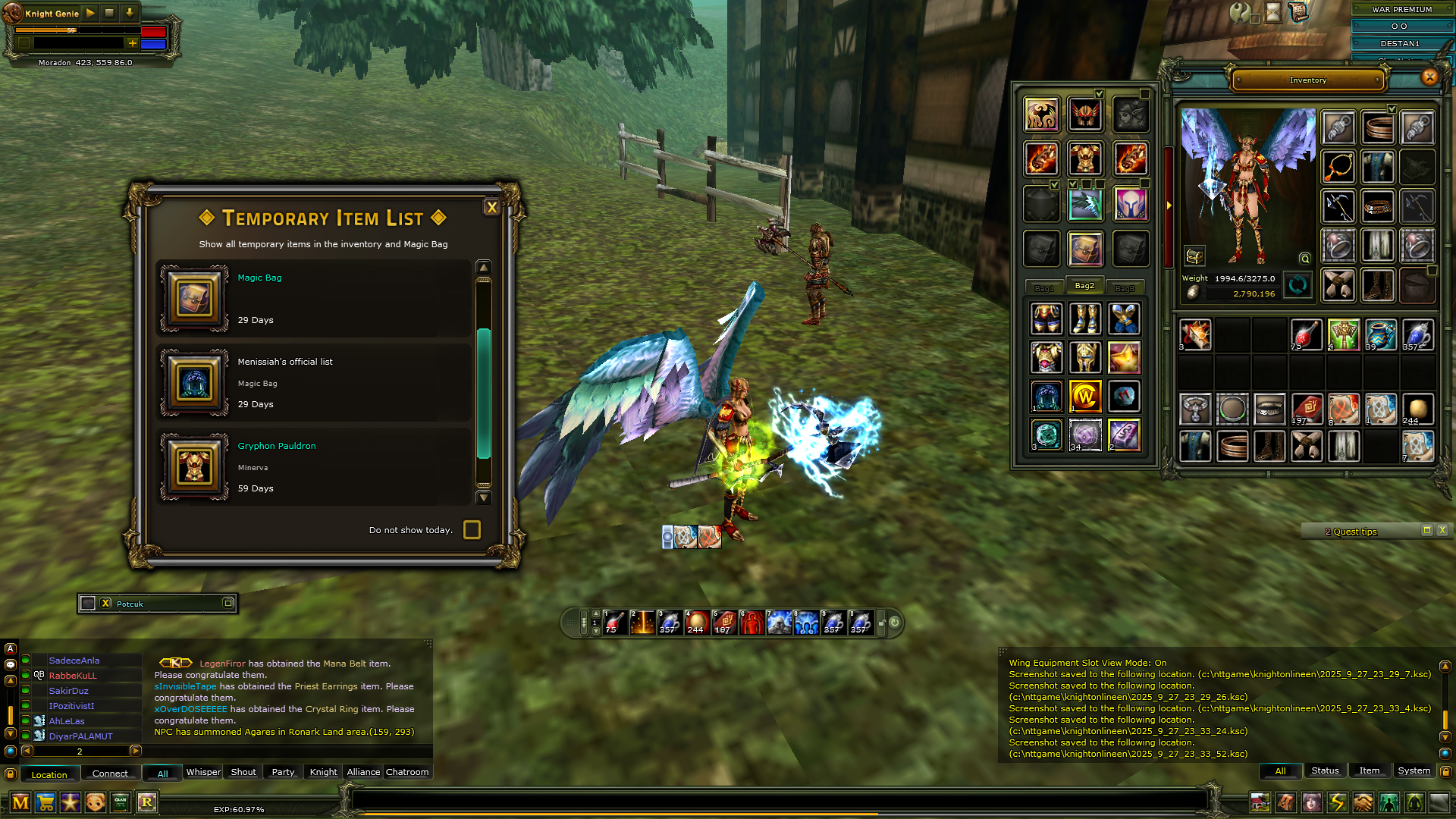Select the Gryphon Pauldron list entry
Image resolution: width=1456 pixels, height=819 pixels.
(314, 467)
